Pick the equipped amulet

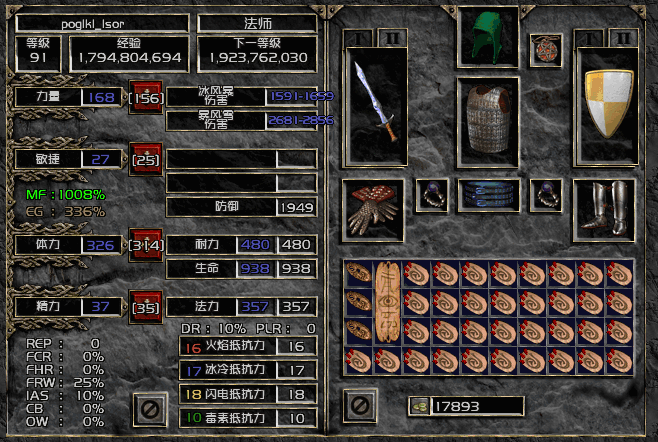(x=546, y=47)
